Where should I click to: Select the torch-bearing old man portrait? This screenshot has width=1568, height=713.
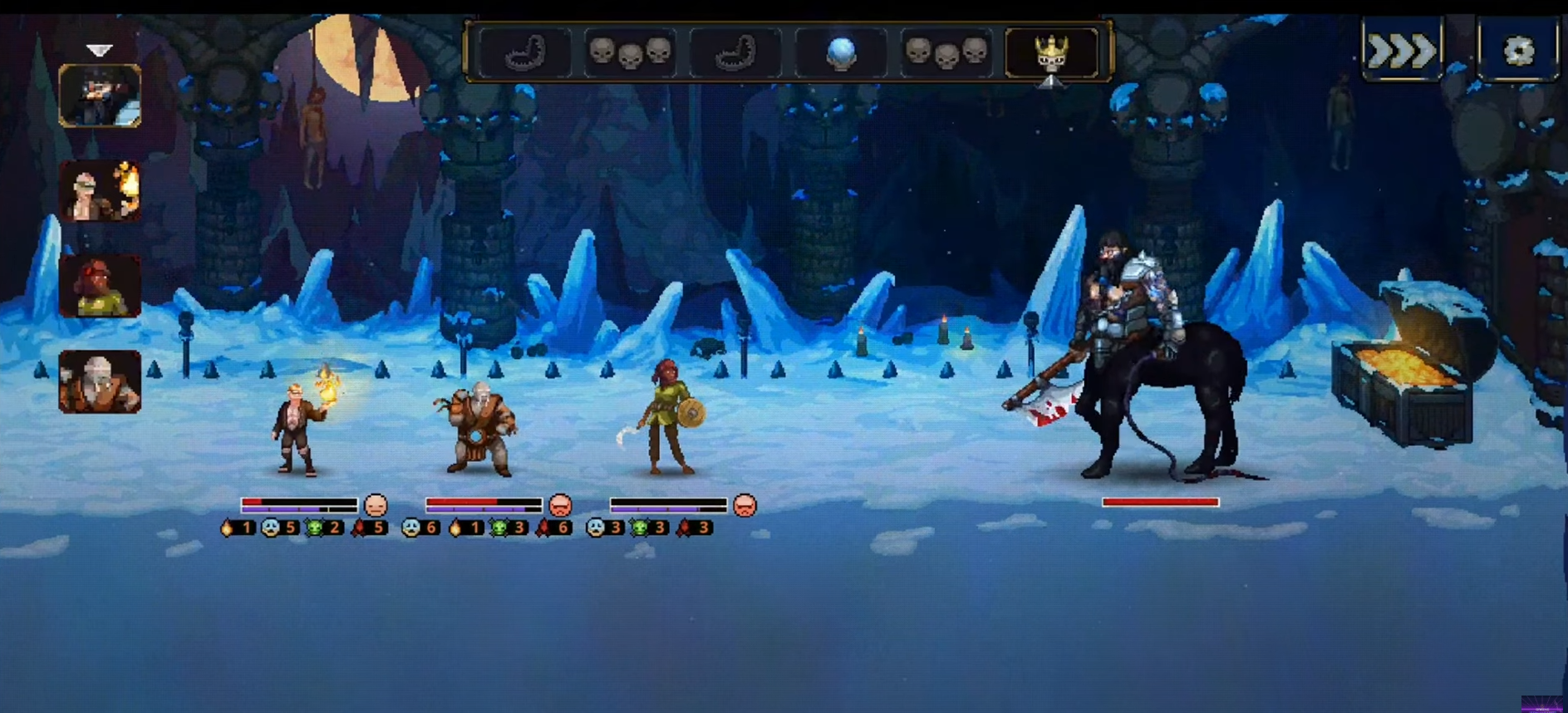[x=100, y=191]
